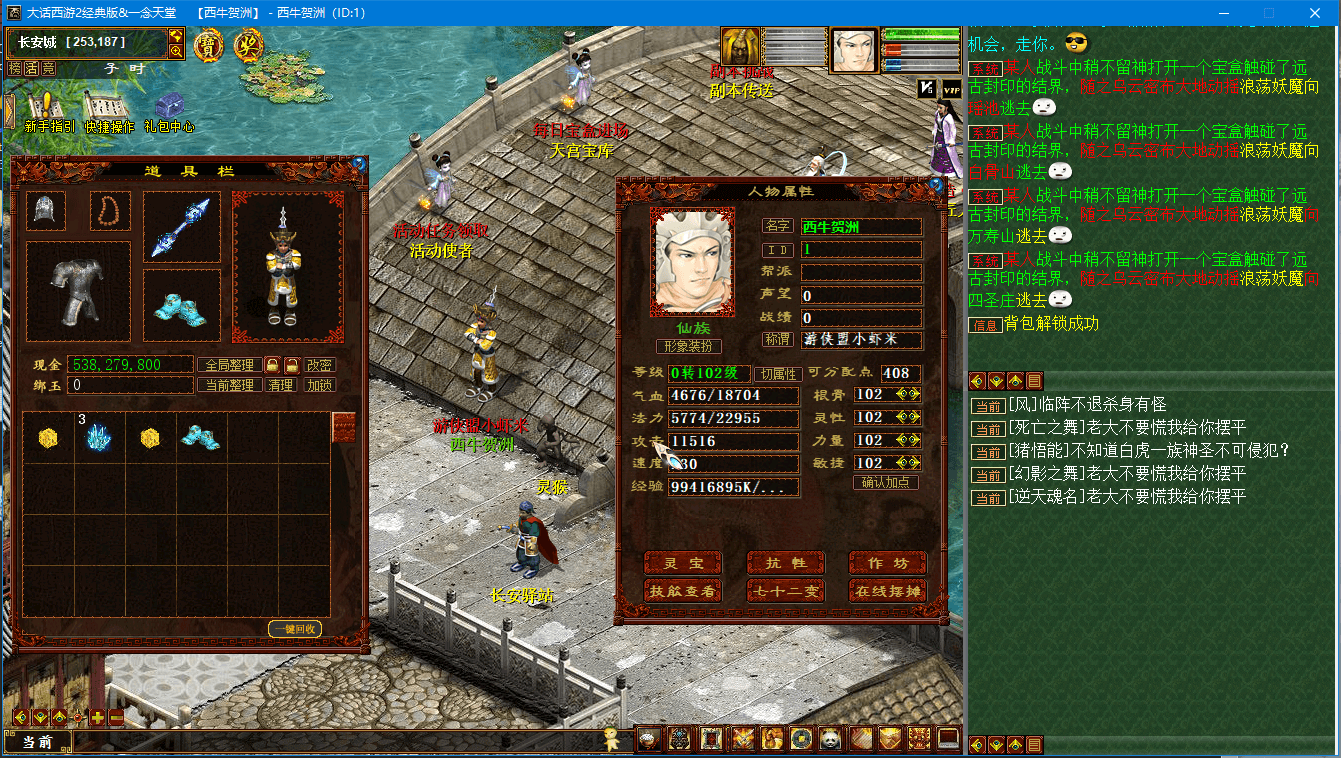The width and height of the screenshot is (1341, 758).
Task: Click the 改密 change password button
Action: [x=320, y=365]
